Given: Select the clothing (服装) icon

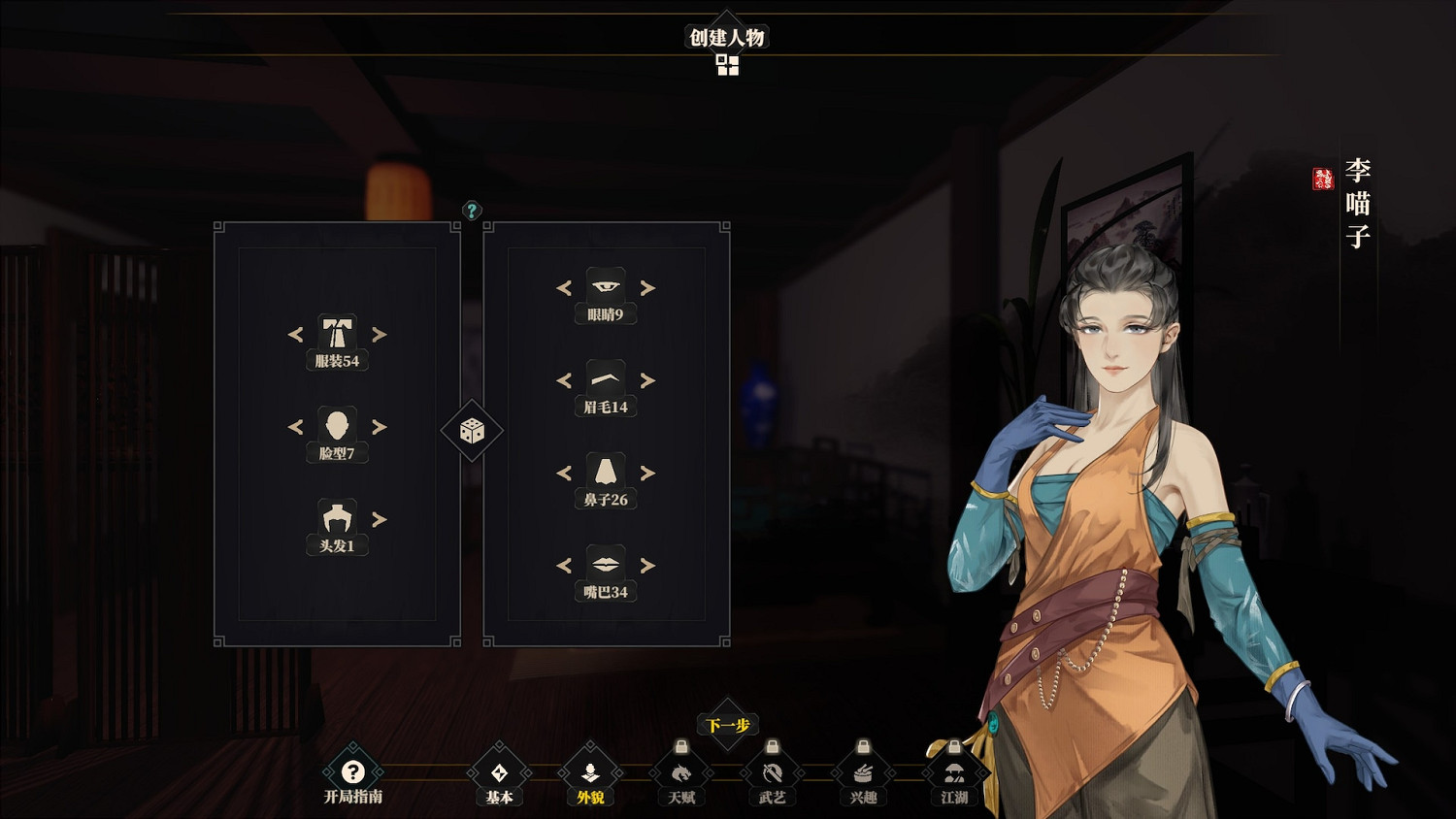Looking at the screenshot, I should pyautogui.click(x=336, y=334).
